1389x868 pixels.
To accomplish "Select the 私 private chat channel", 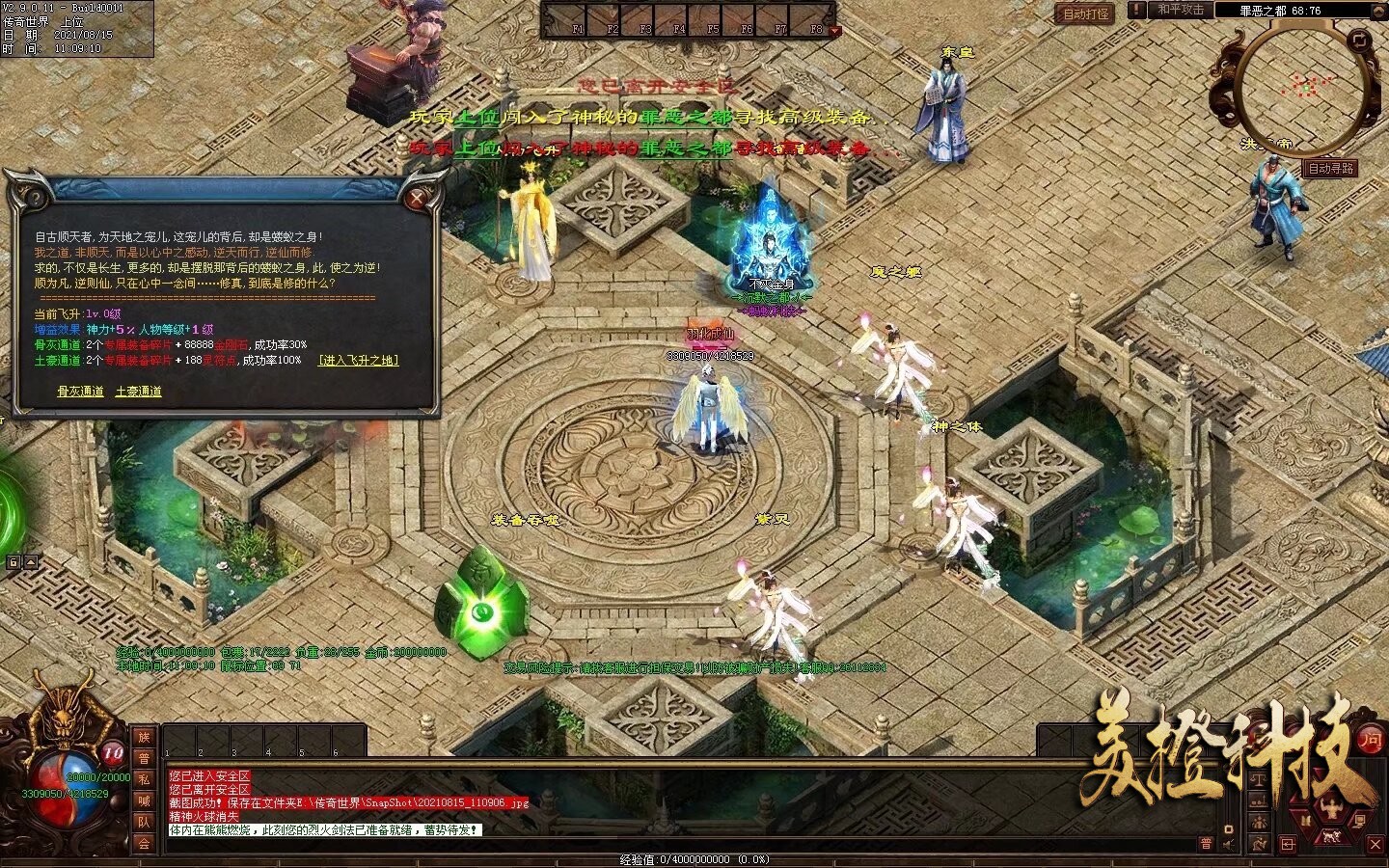I will coord(144,779).
